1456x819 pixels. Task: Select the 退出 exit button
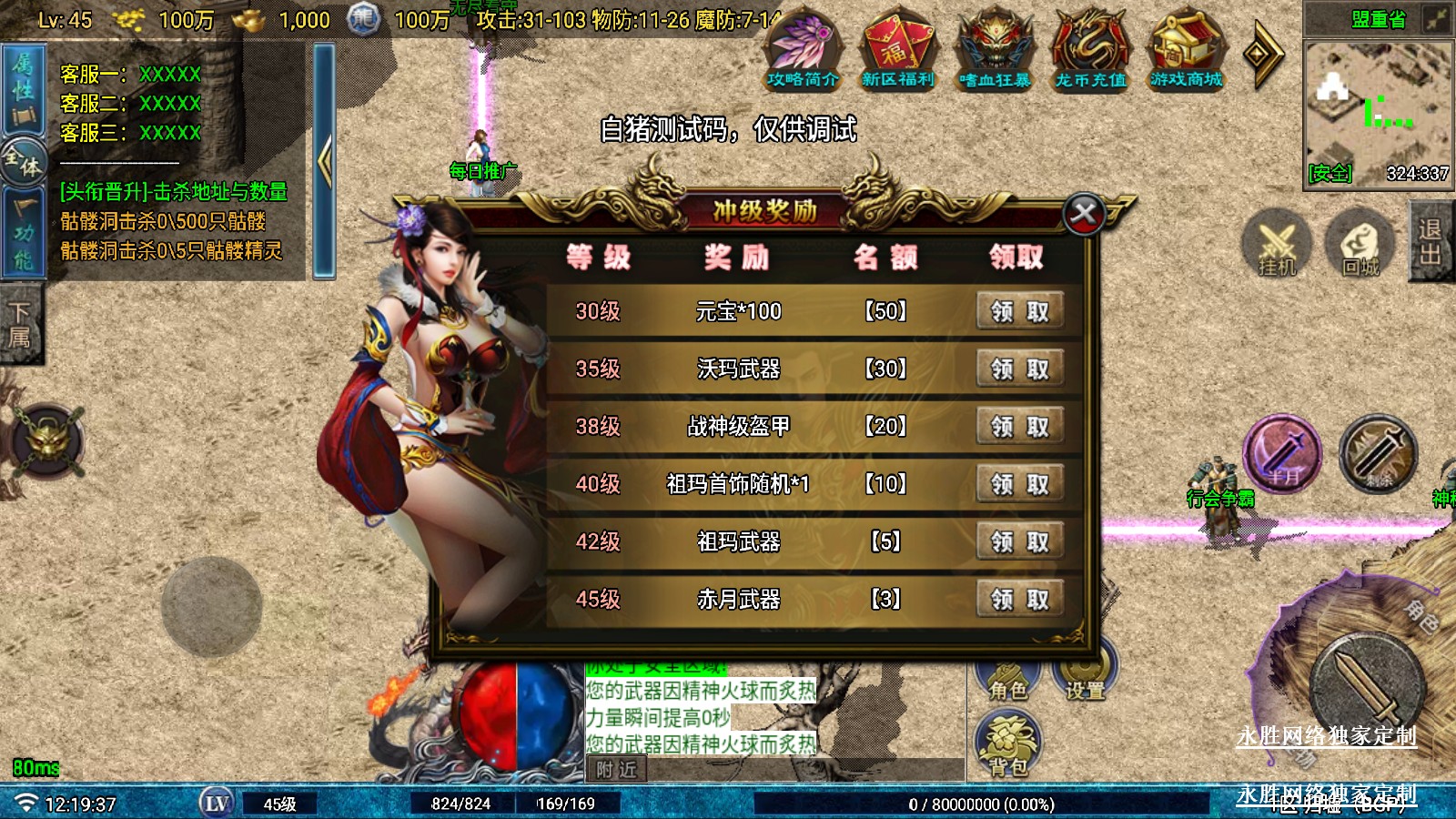pyautogui.click(x=1431, y=242)
